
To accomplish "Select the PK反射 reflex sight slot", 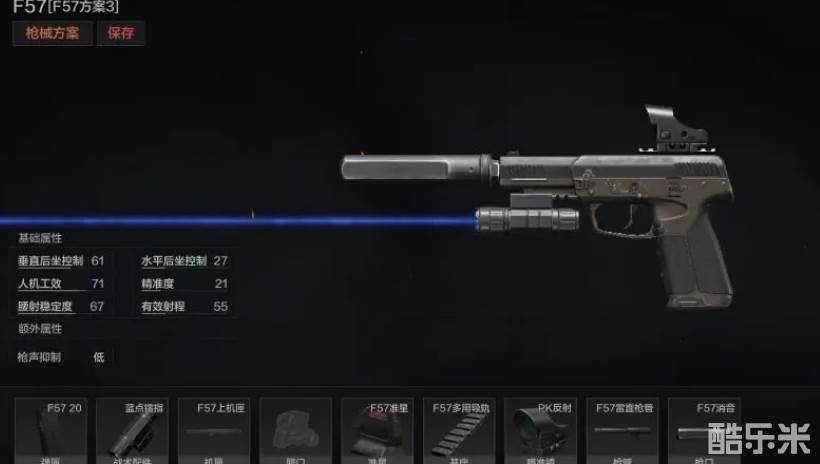I will 540,431.
